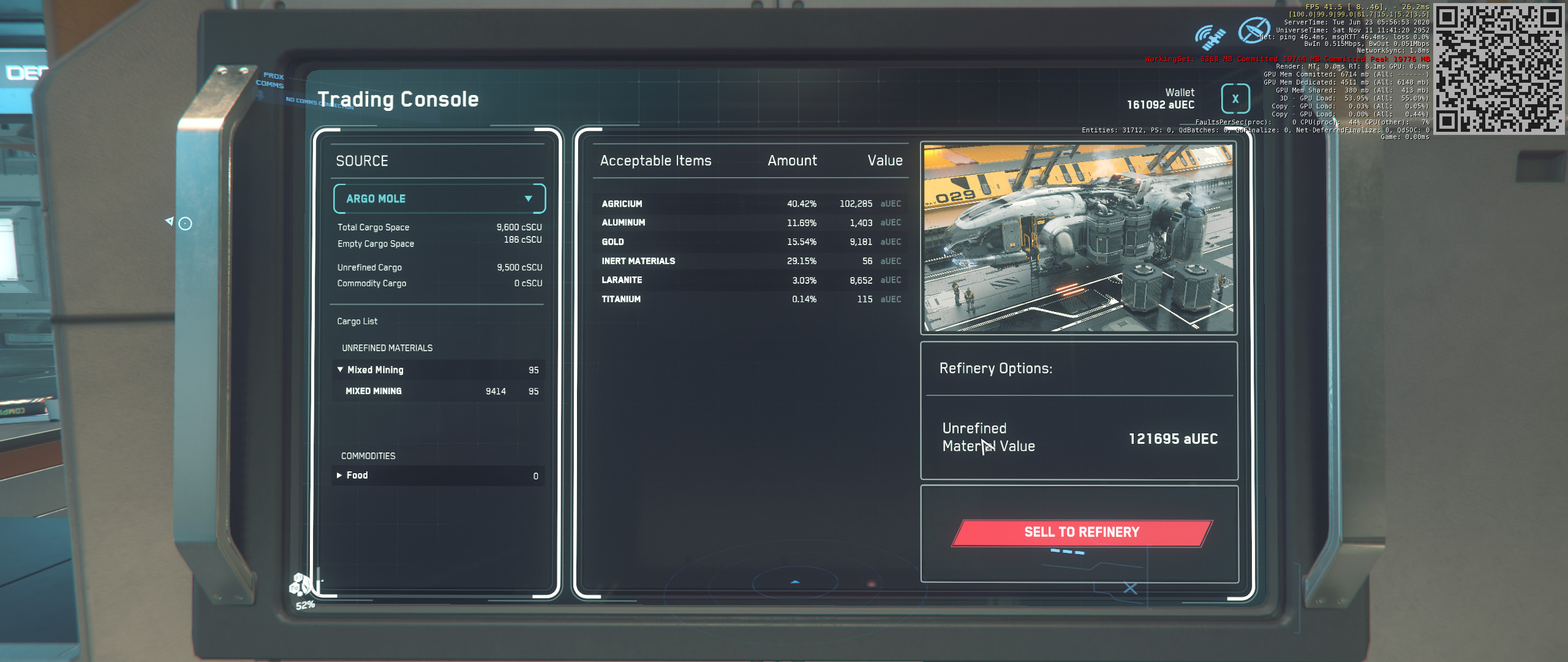This screenshot has width=1568, height=662.
Task: Click the Argo Mole ship thumbnail
Action: tap(1078, 238)
